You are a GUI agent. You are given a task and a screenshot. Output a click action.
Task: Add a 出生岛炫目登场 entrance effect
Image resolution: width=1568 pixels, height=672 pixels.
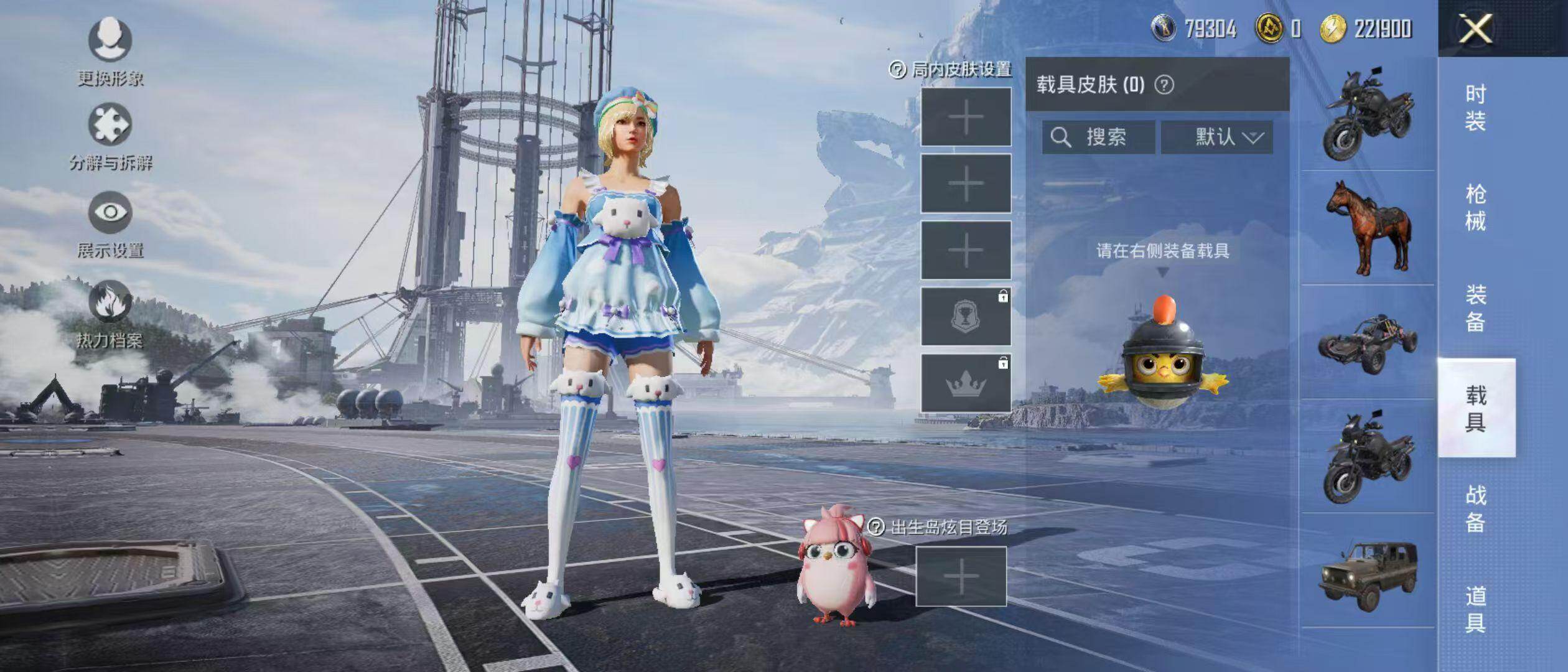pyautogui.click(x=961, y=576)
